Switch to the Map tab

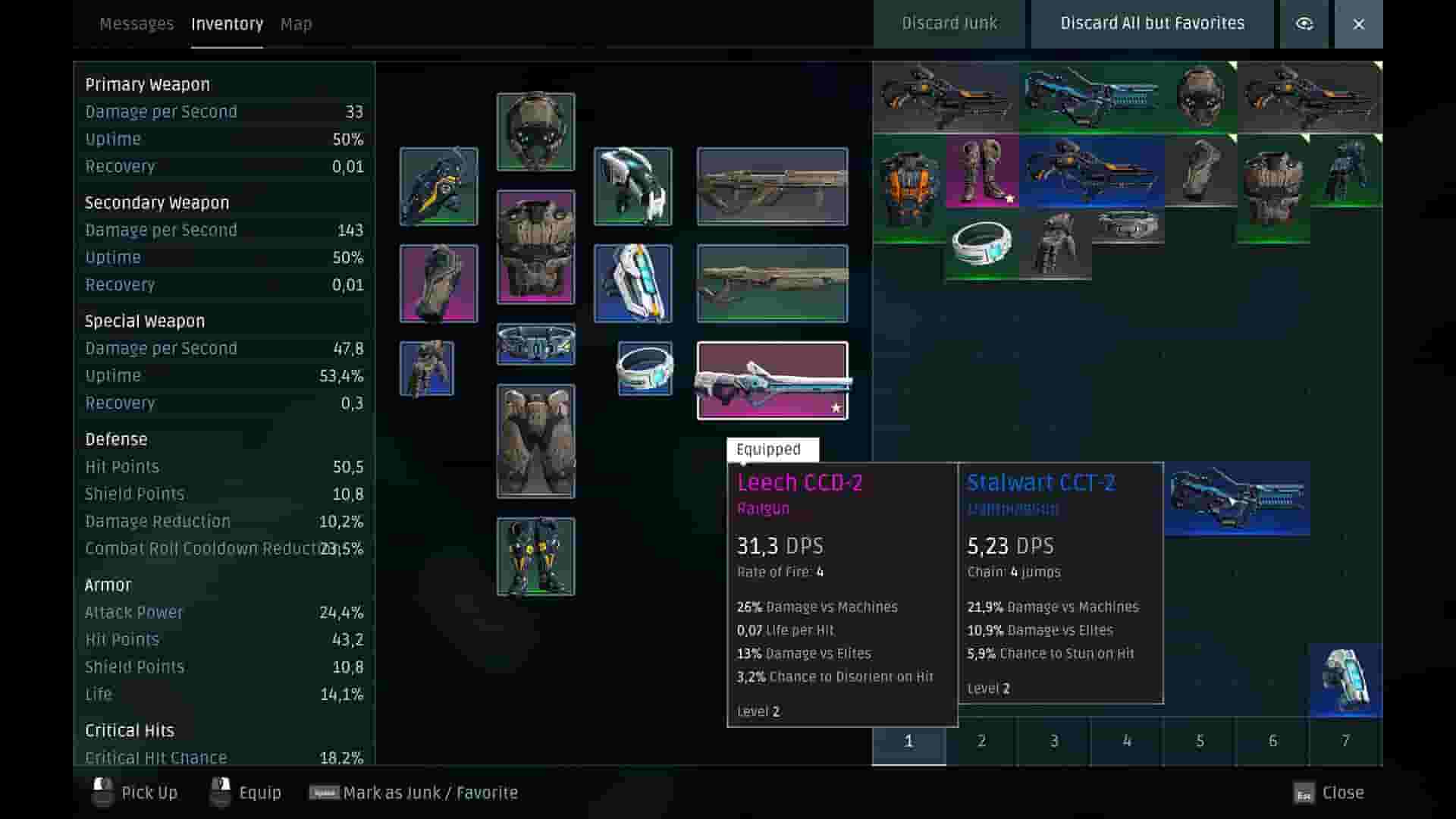pos(295,24)
